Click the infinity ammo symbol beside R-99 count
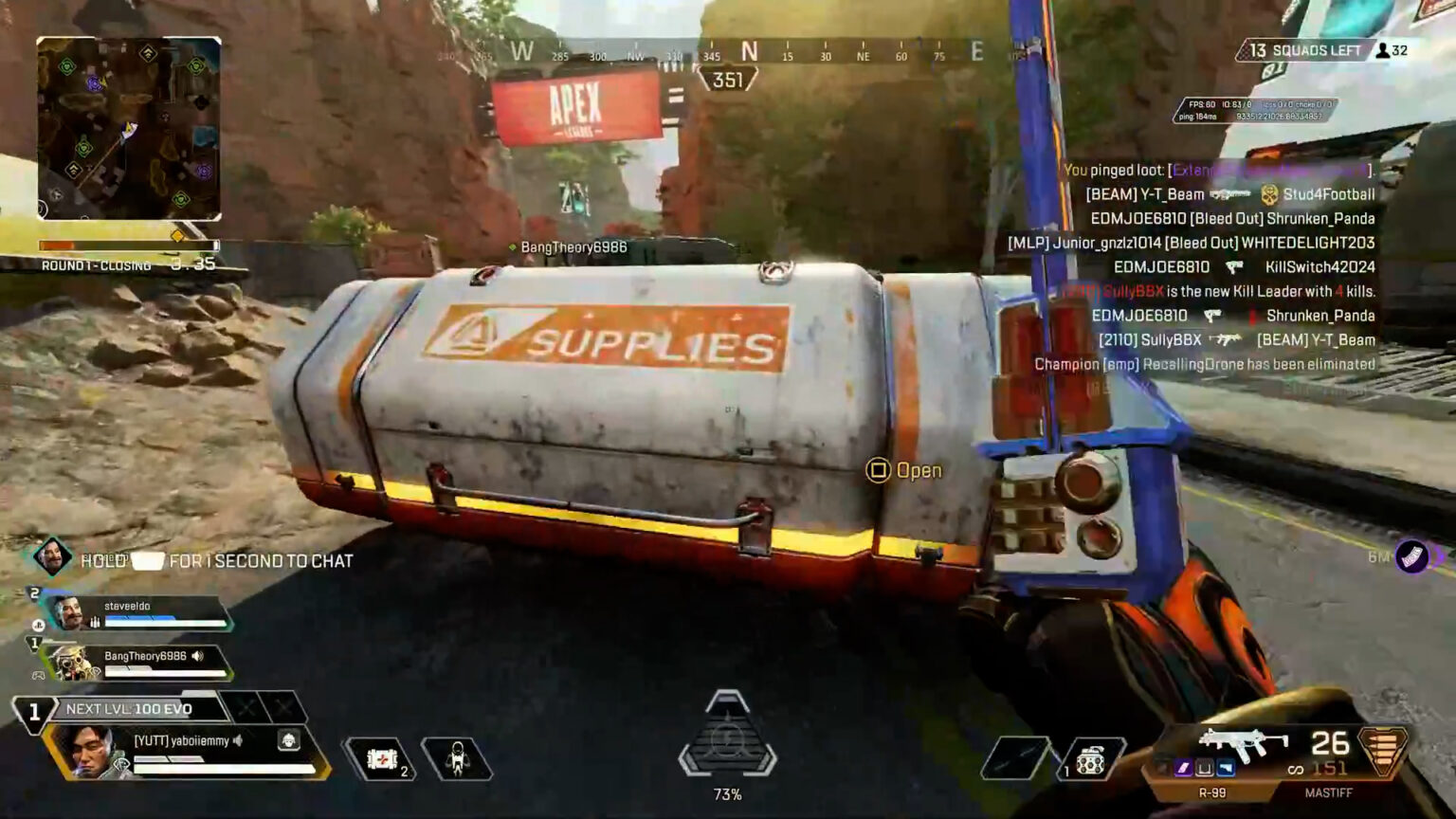1456x819 pixels. pyautogui.click(x=1295, y=768)
